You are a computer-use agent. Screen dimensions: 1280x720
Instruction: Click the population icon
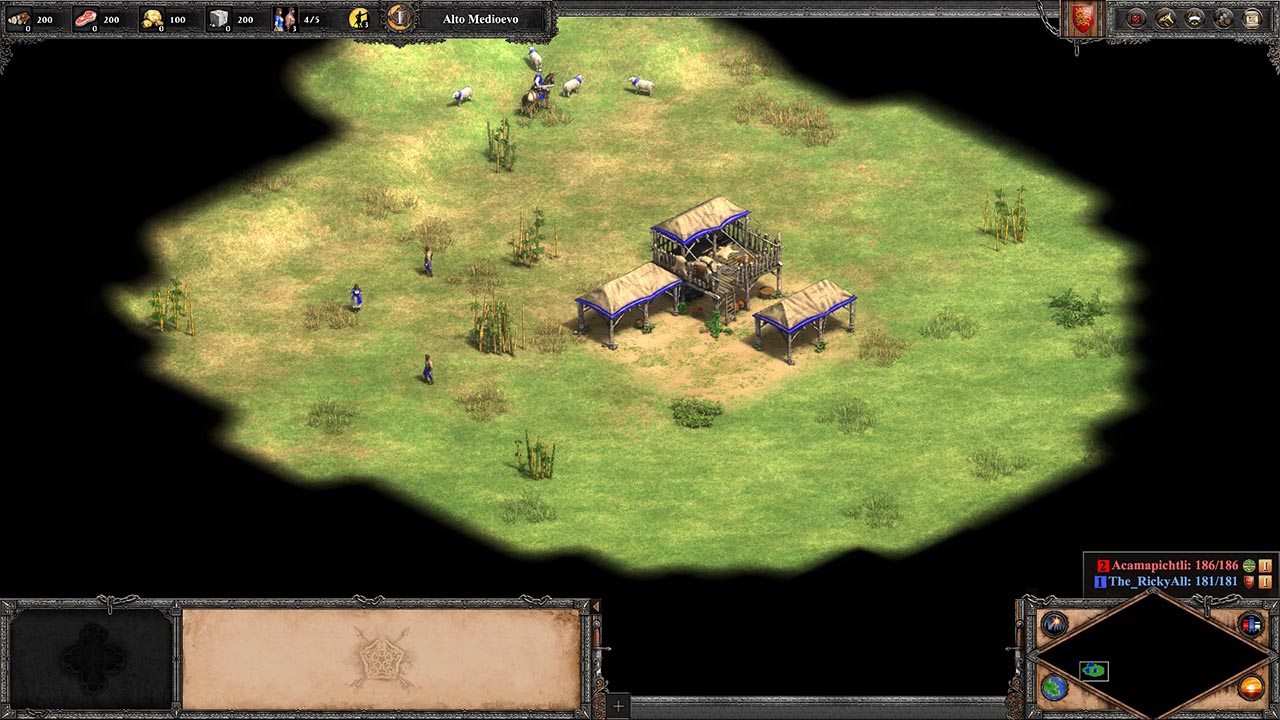coord(284,19)
